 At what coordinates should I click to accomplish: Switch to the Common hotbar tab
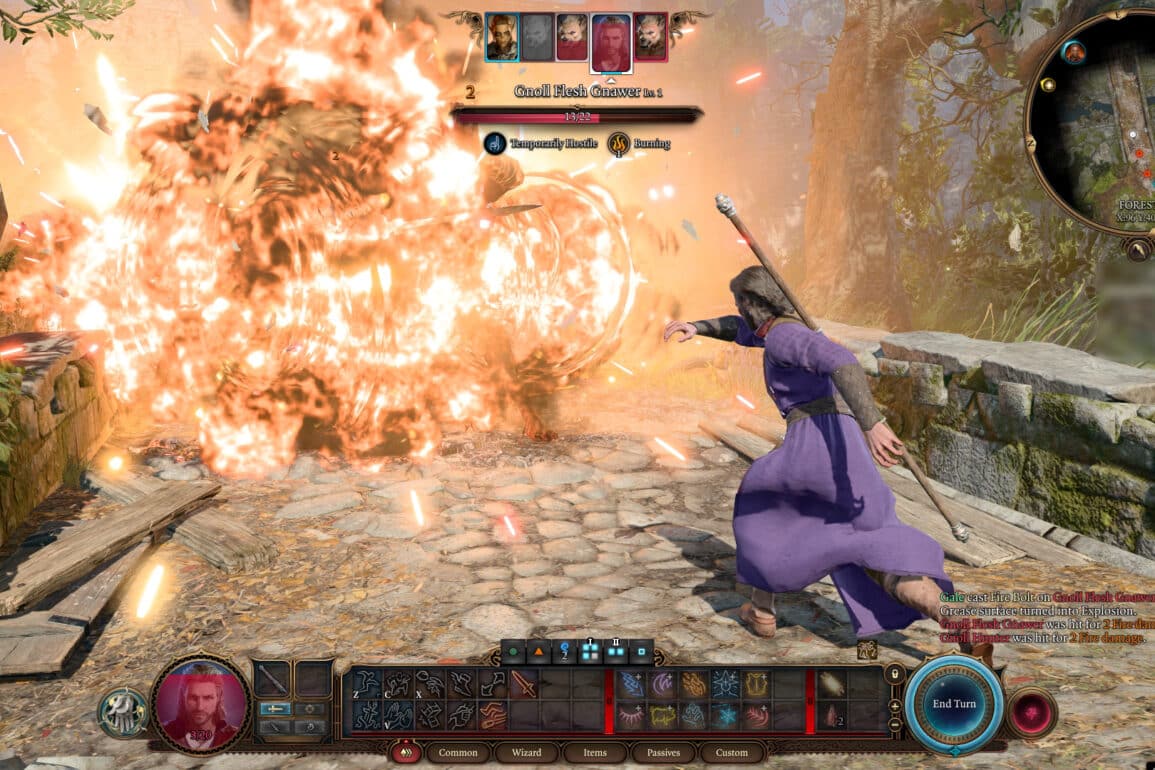(458, 752)
